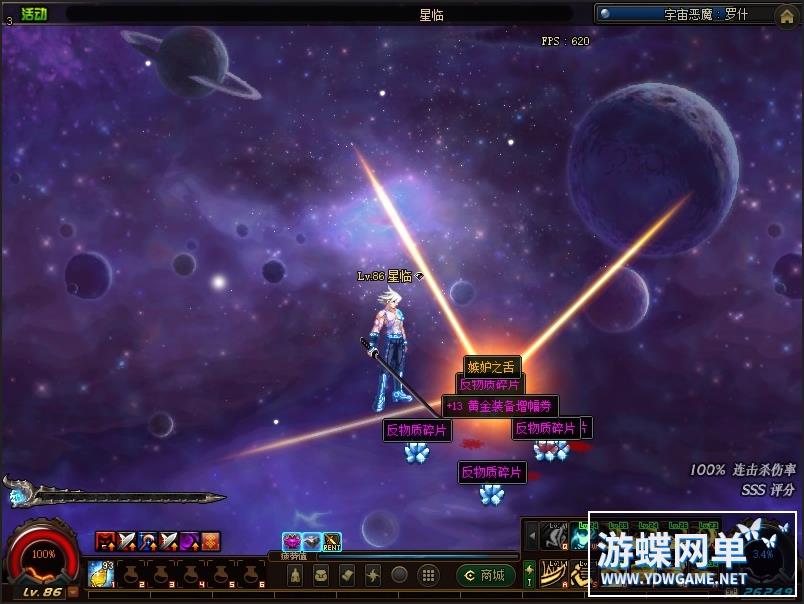Viewport: 804px width, 604px height.
Task: Use the yellow potion in quickslot 1
Action: (101, 574)
